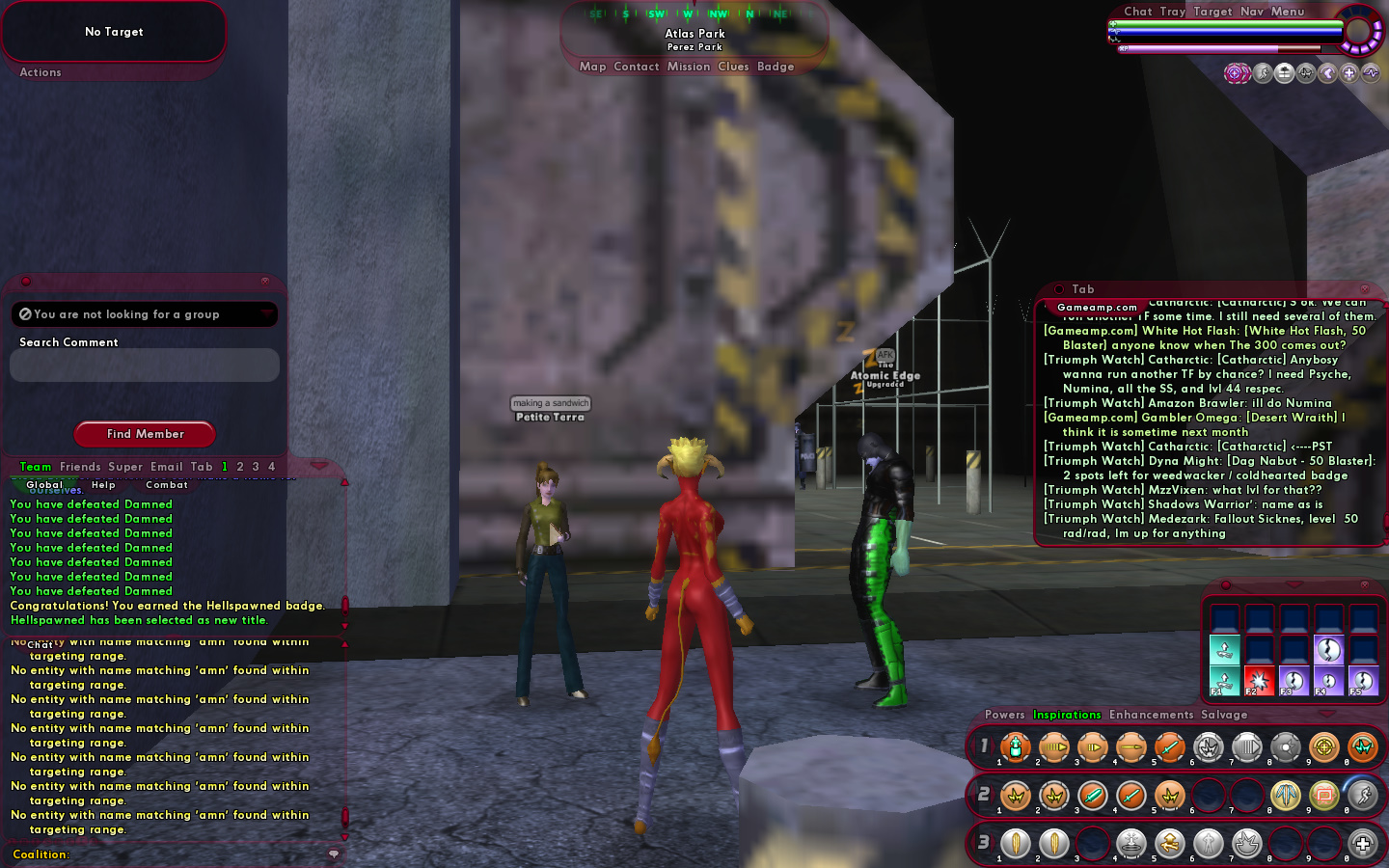
Task: Use the red F2 burst inspiration
Action: pyautogui.click(x=1259, y=680)
